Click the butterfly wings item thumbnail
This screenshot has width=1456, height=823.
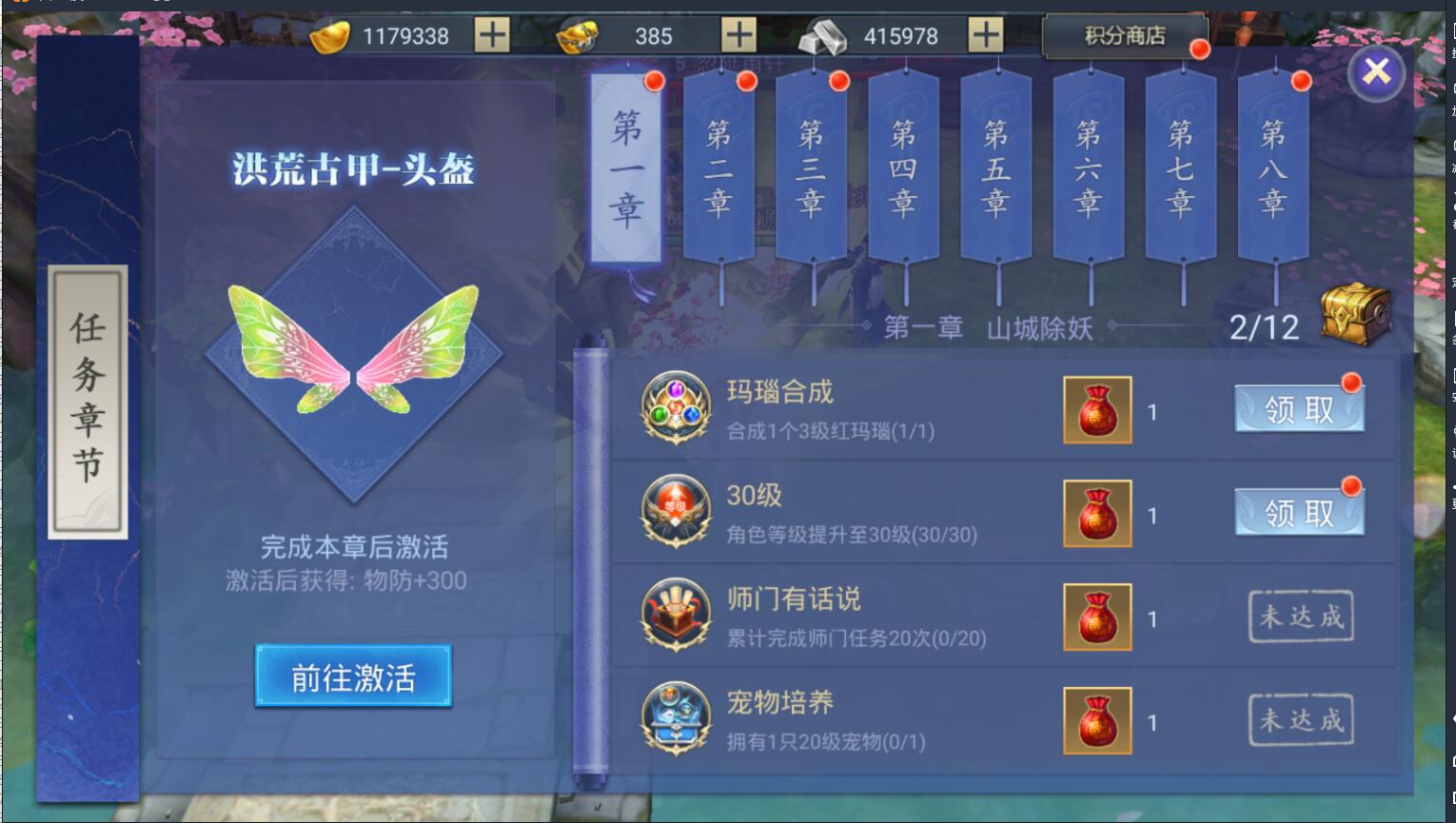coord(354,352)
